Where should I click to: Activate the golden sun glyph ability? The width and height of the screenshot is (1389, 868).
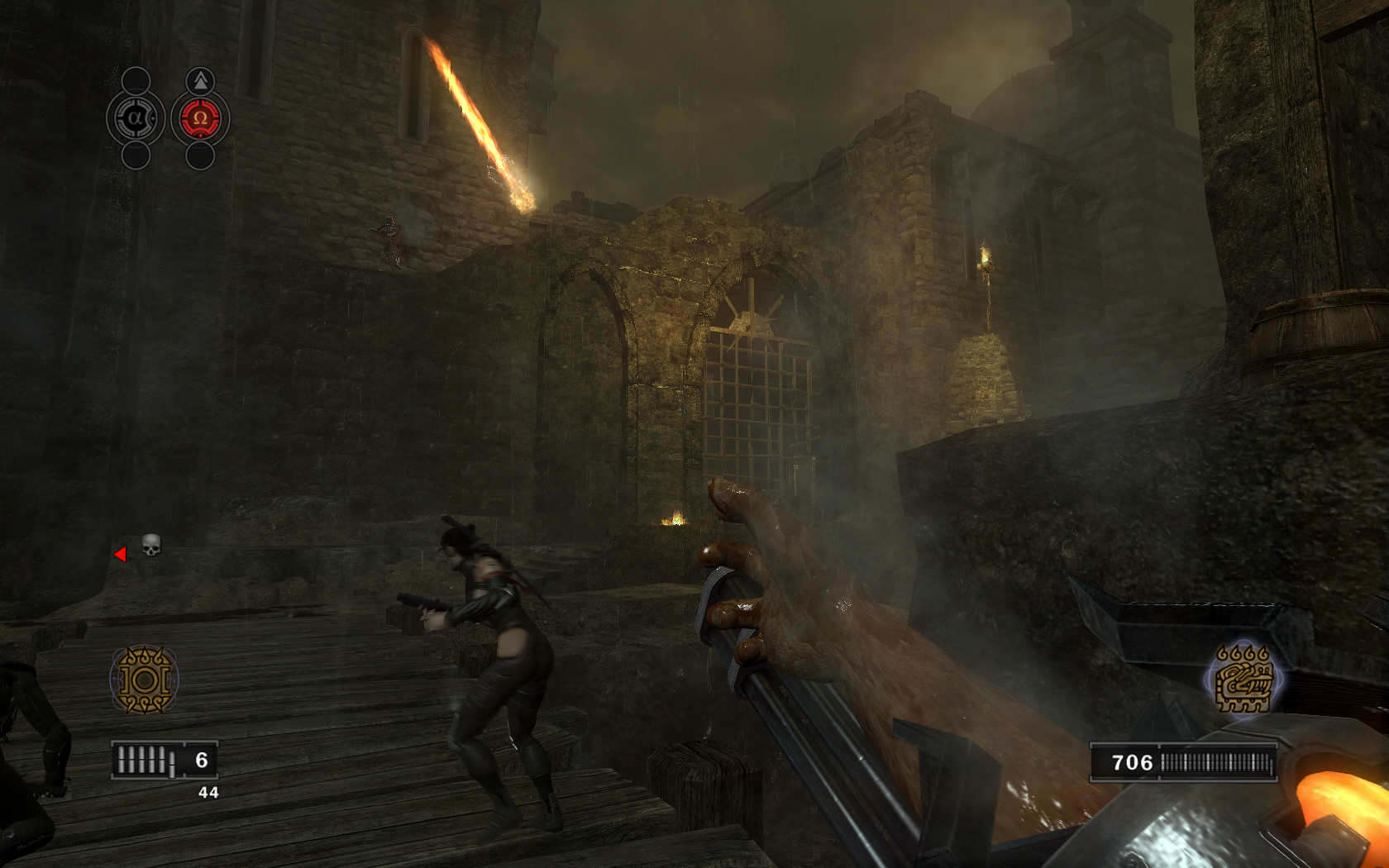145,680
